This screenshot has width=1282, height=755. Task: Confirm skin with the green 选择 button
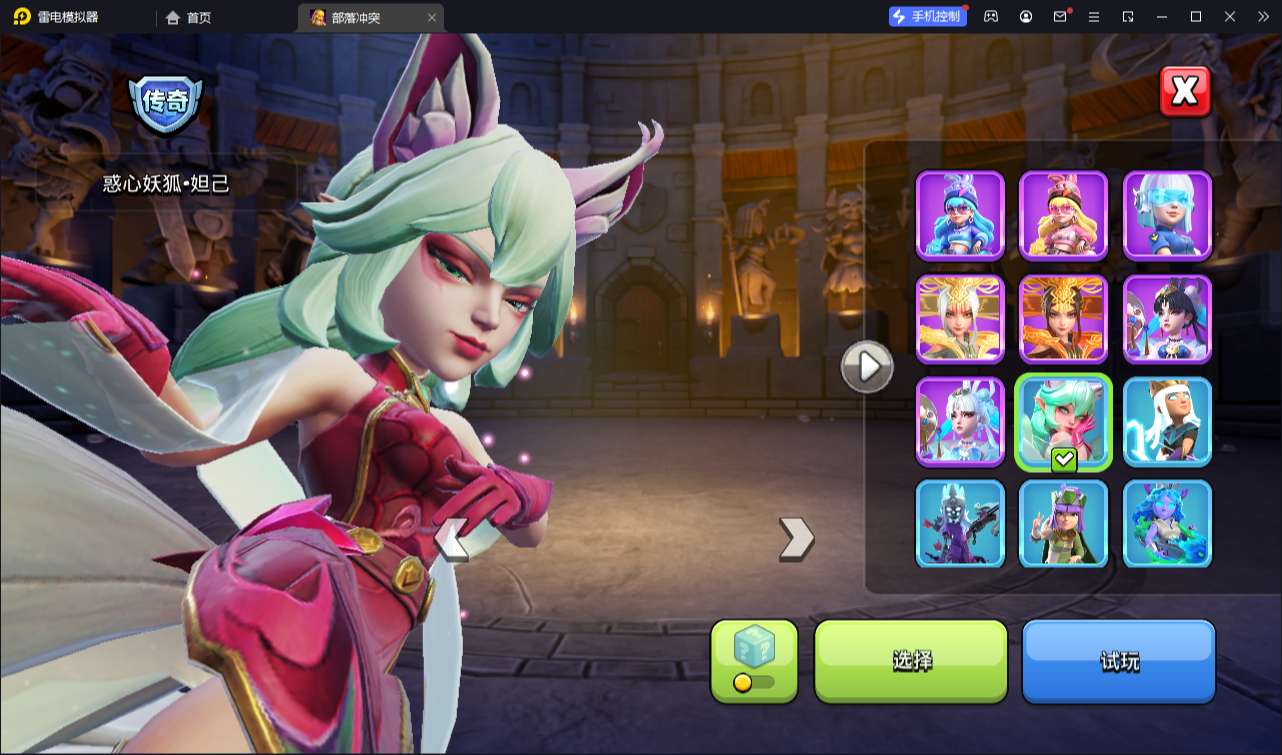click(x=911, y=661)
